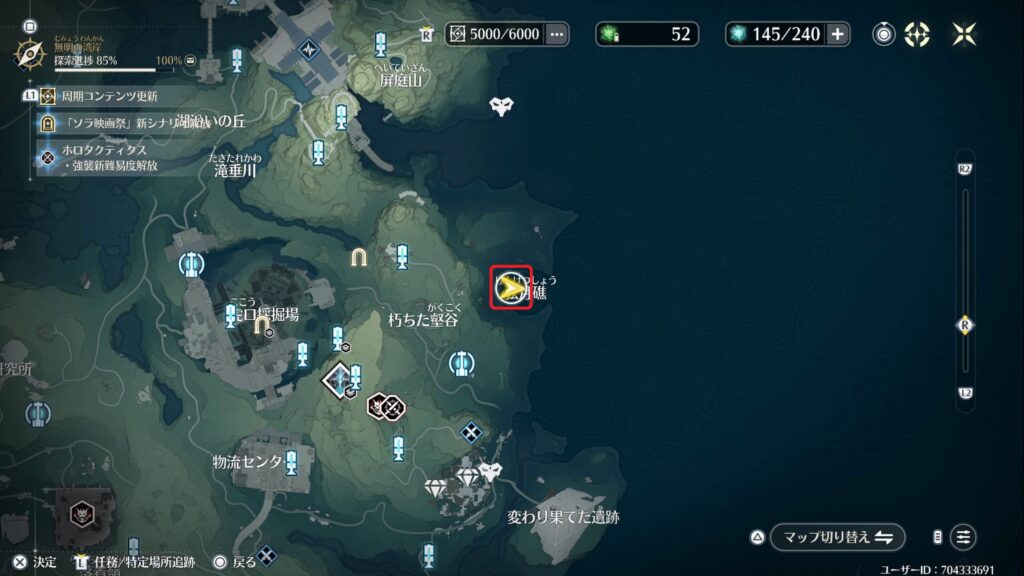Select the boss marker in the open sea
The width and height of the screenshot is (1024, 576).
[x=501, y=105]
